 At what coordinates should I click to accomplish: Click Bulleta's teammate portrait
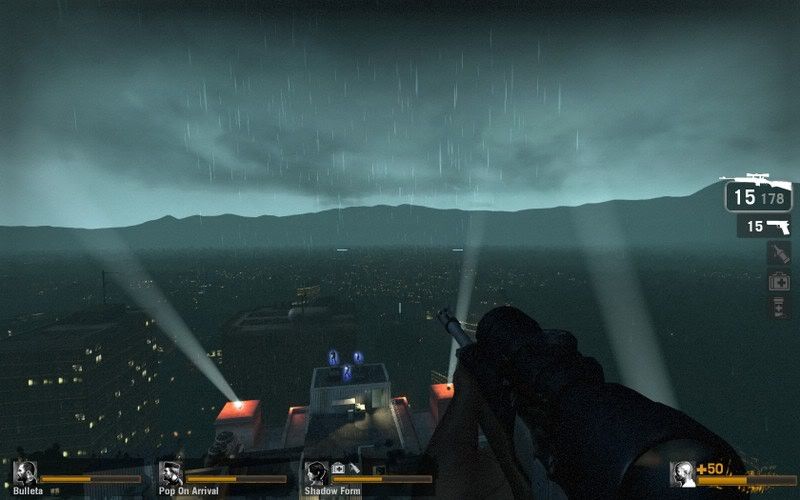coord(25,473)
